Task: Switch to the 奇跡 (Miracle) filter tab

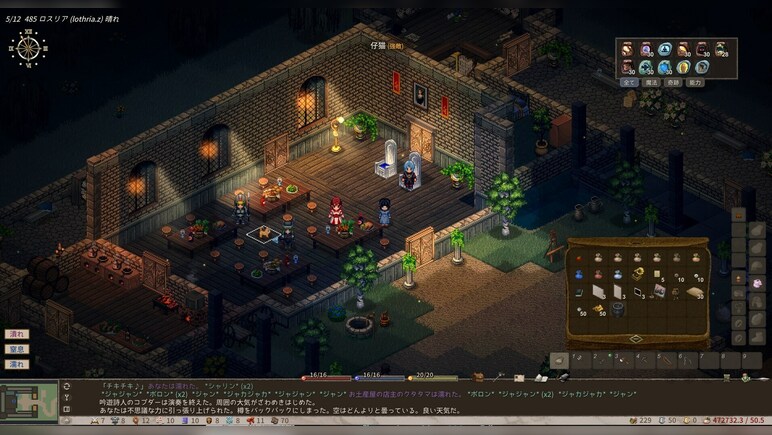Action: point(673,83)
